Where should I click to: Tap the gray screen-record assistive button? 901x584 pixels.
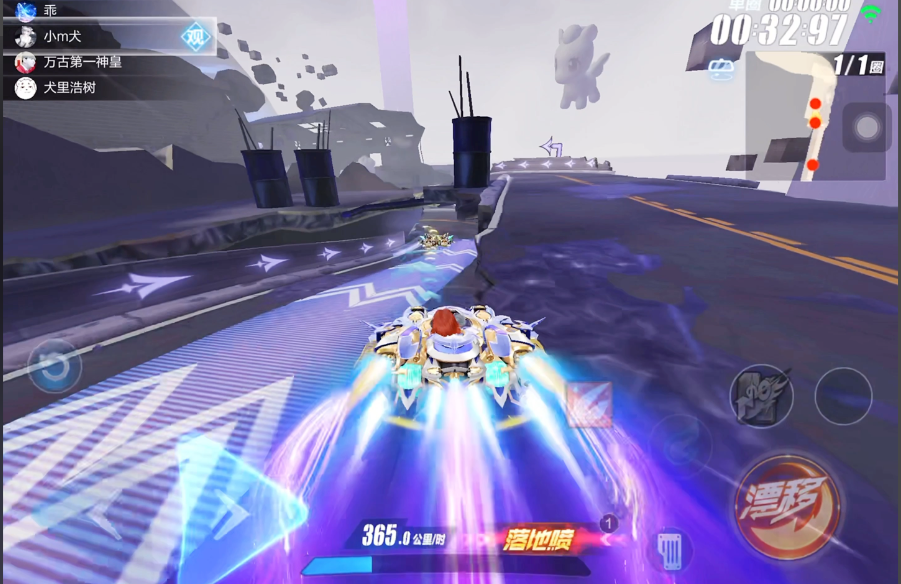866,127
